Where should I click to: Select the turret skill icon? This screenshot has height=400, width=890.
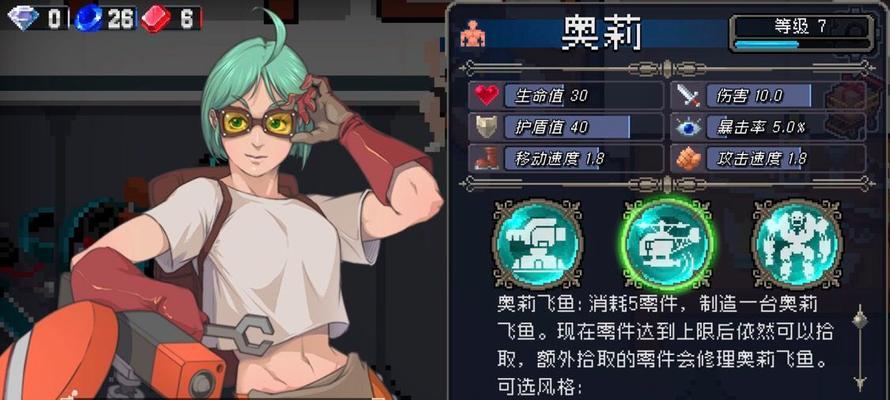click(537, 244)
